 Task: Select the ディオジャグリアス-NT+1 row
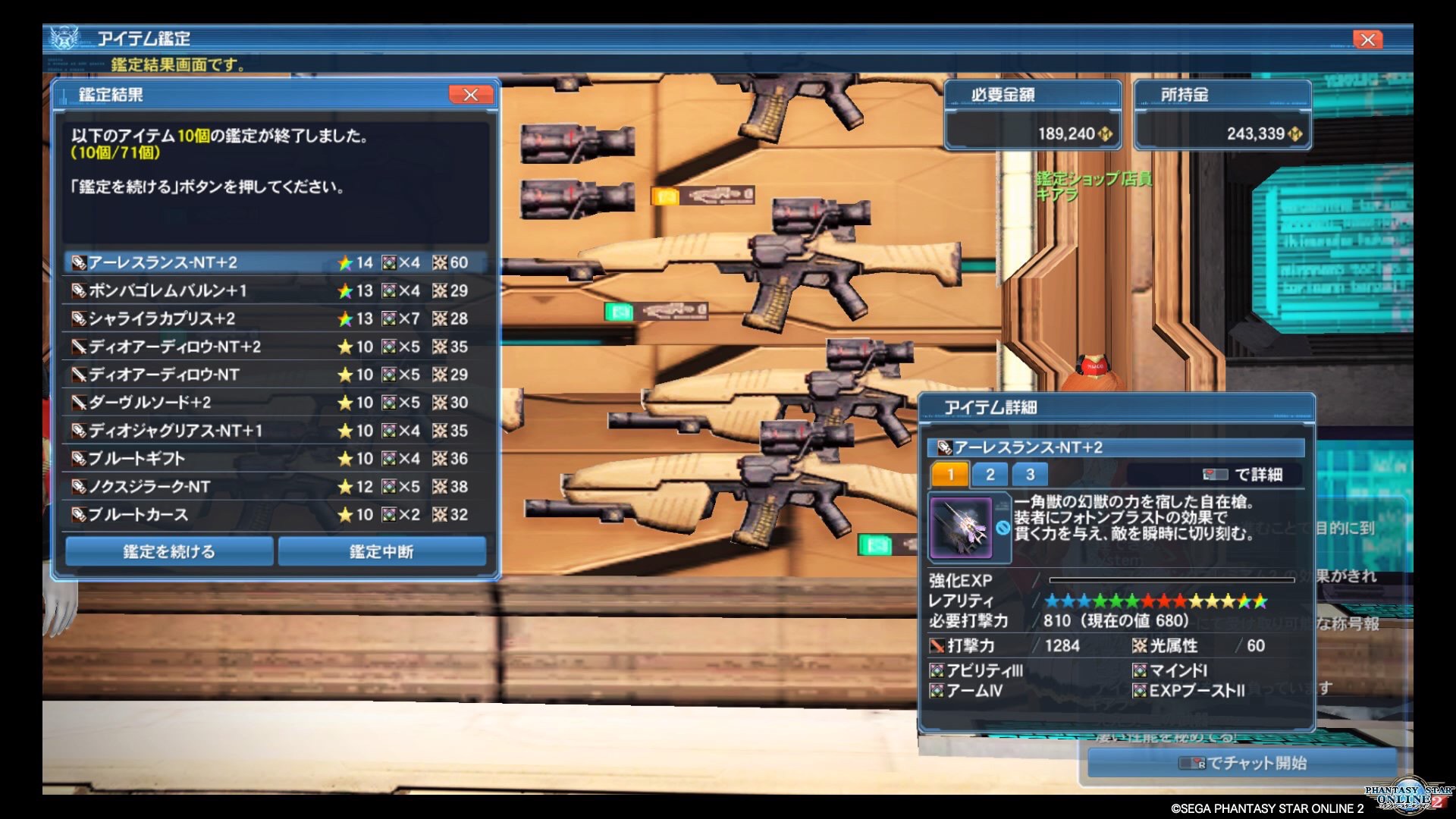275,431
